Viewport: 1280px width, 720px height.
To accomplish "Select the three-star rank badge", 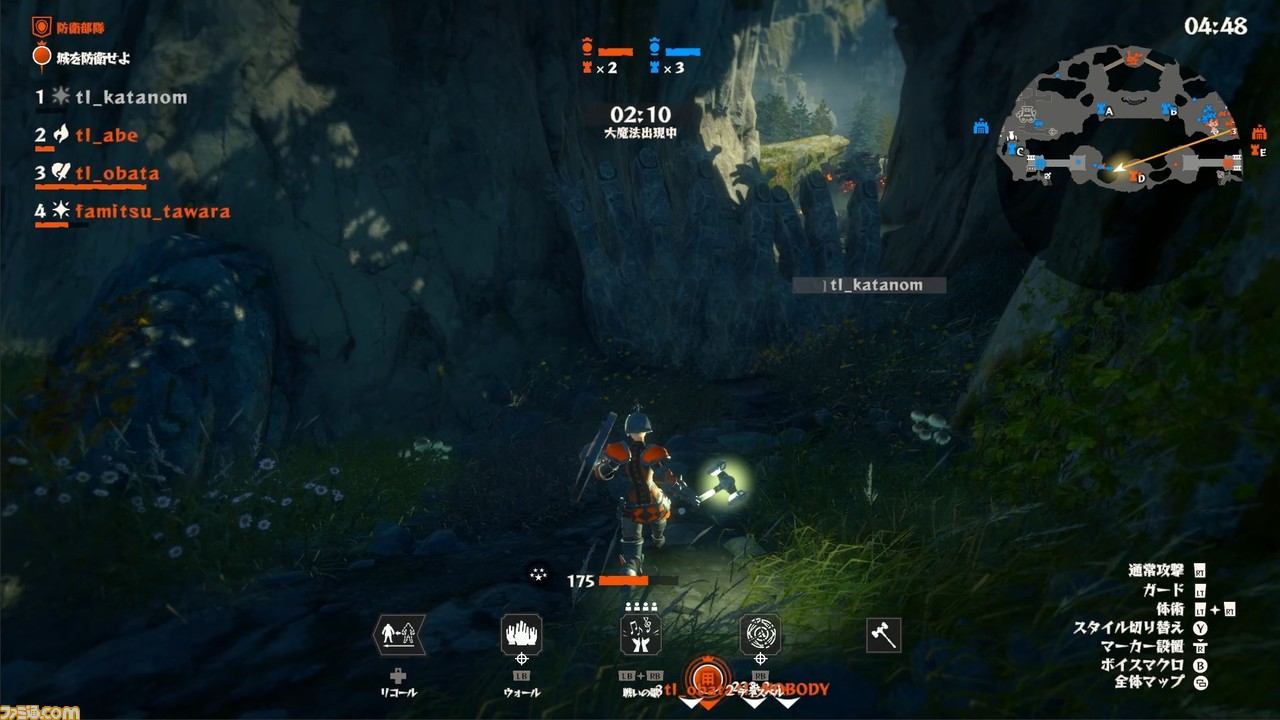I will tap(539, 574).
